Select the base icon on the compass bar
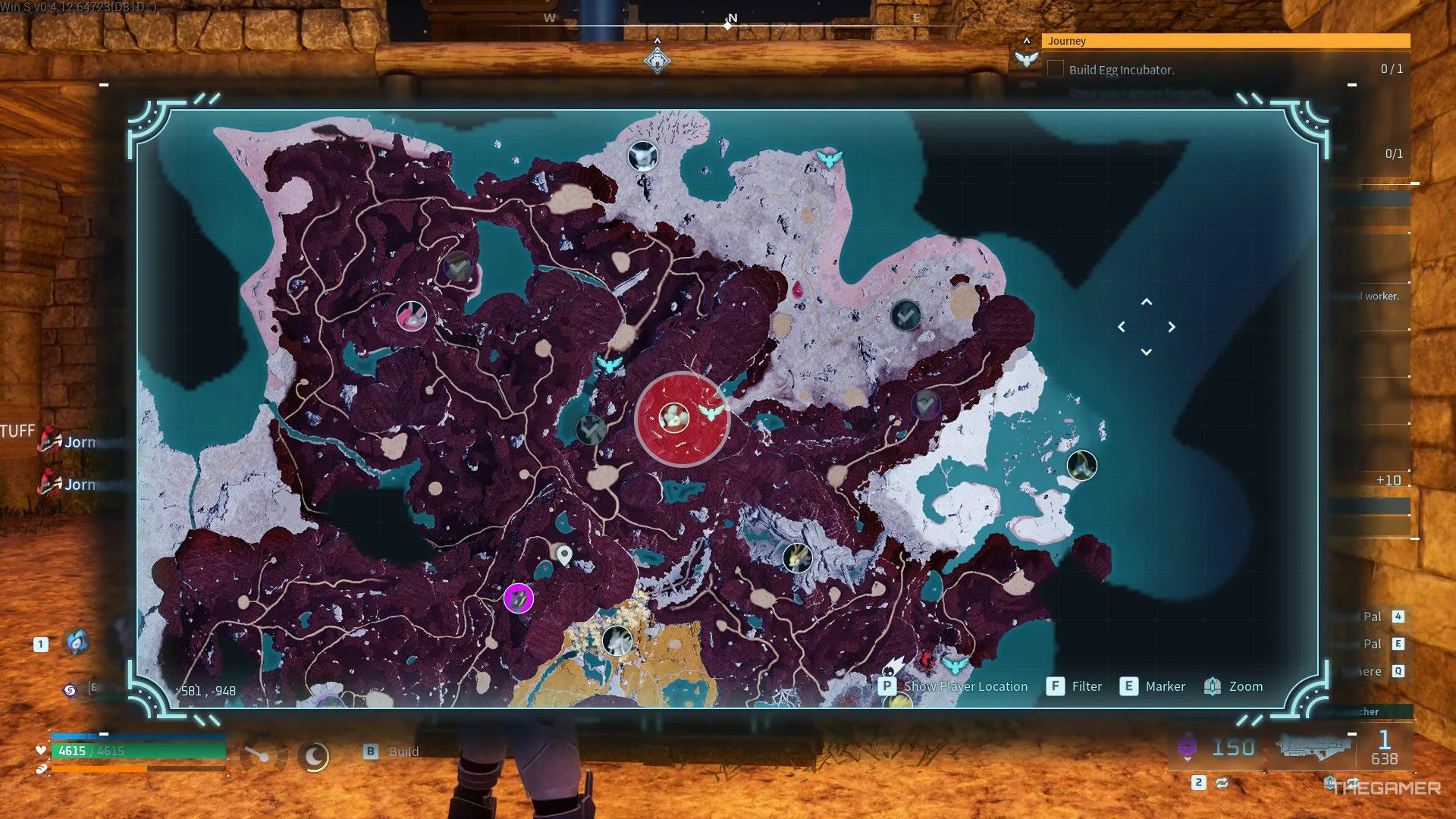This screenshot has height=819, width=1456. tap(657, 60)
